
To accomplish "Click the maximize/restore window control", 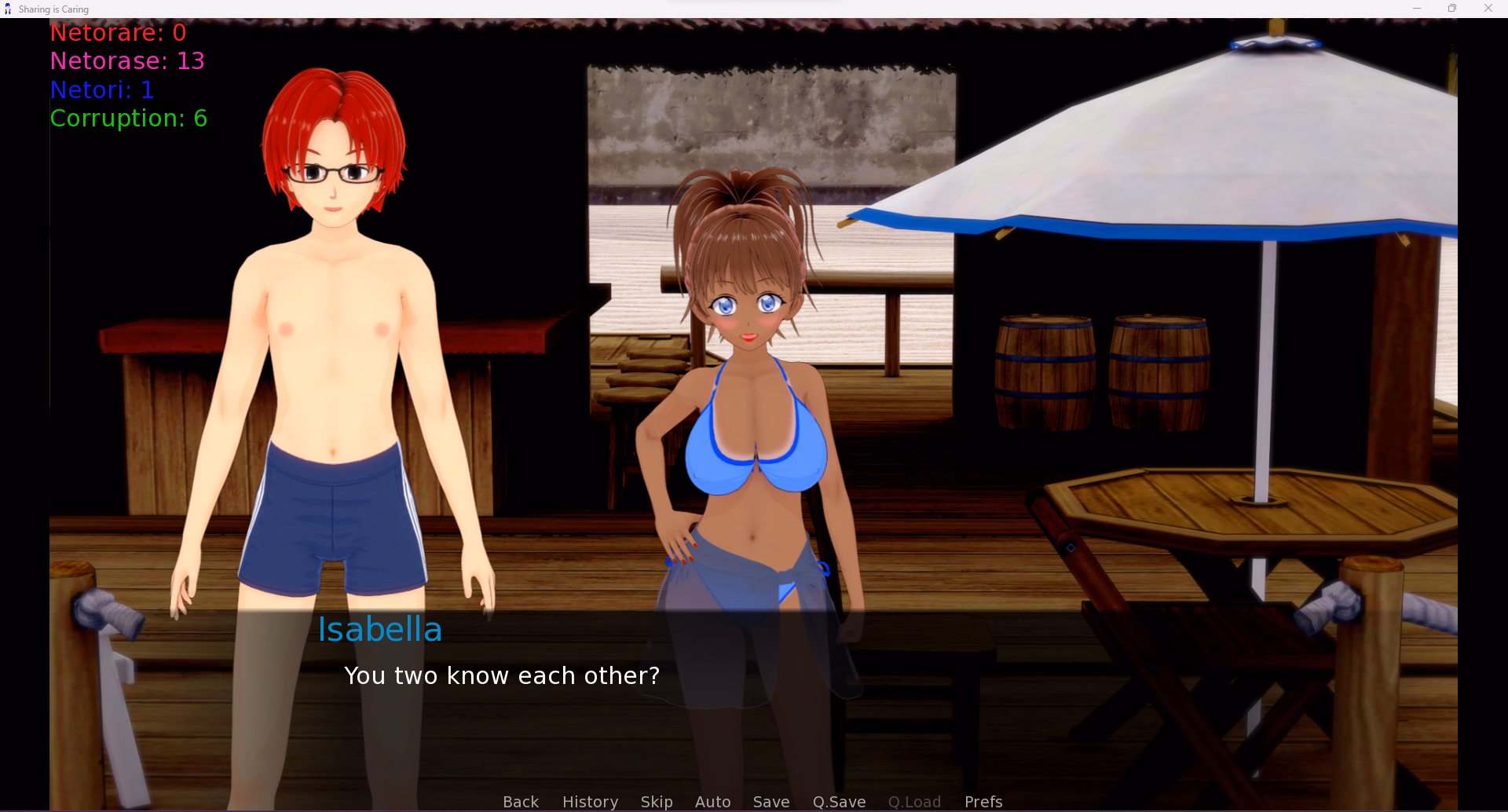I will click(x=1452, y=8).
